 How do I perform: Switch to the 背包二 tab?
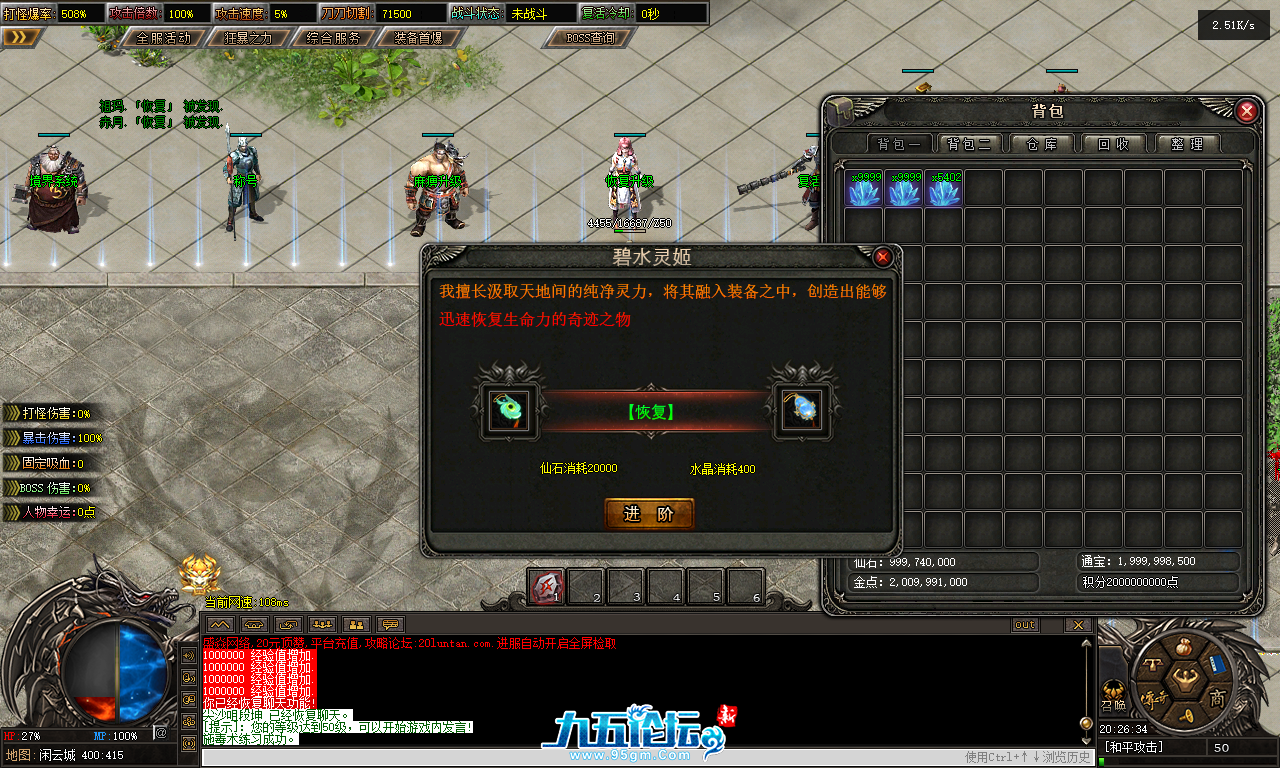(969, 143)
